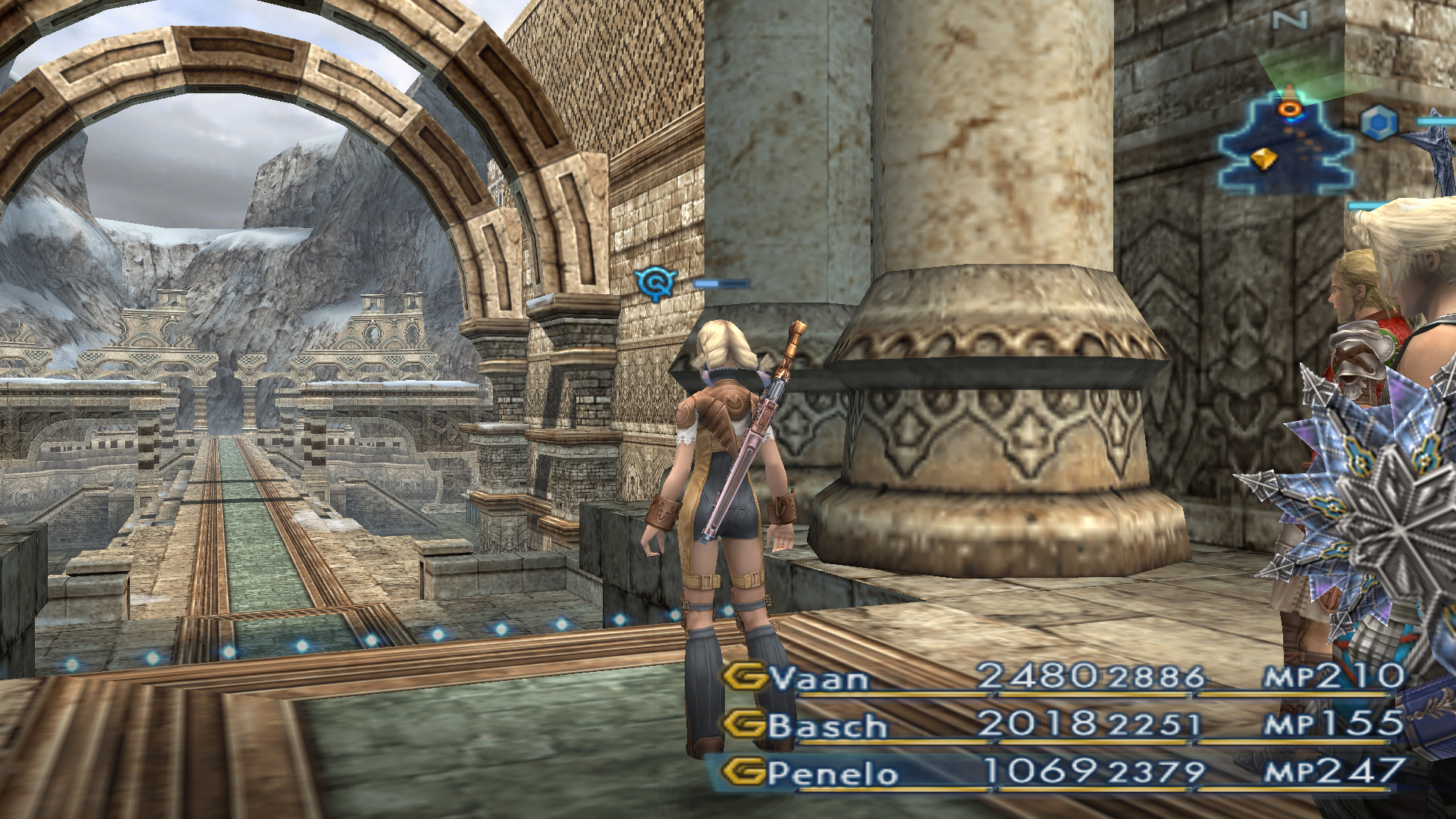This screenshot has width=1456, height=819.
Task: Click the orange diamond marker on minimap
Action: 1263,159
